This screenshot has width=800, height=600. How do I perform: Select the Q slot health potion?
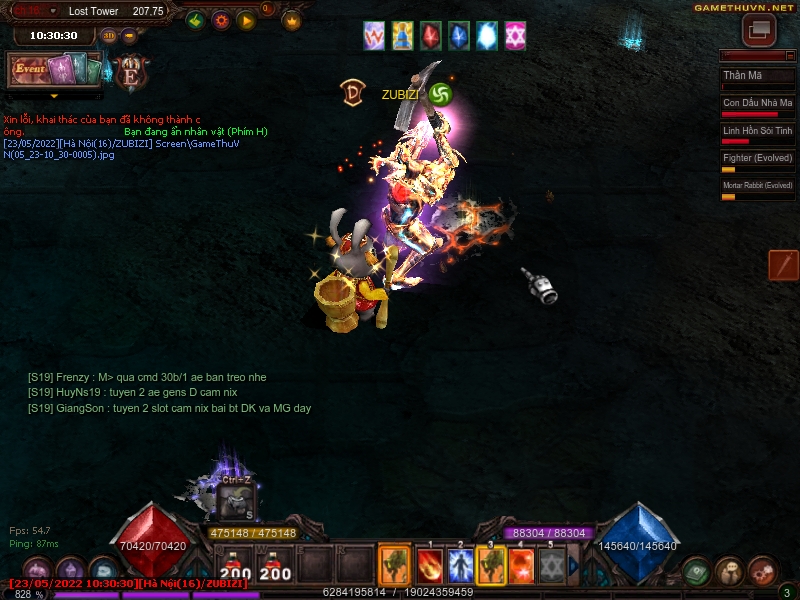[x=235, y=566]
